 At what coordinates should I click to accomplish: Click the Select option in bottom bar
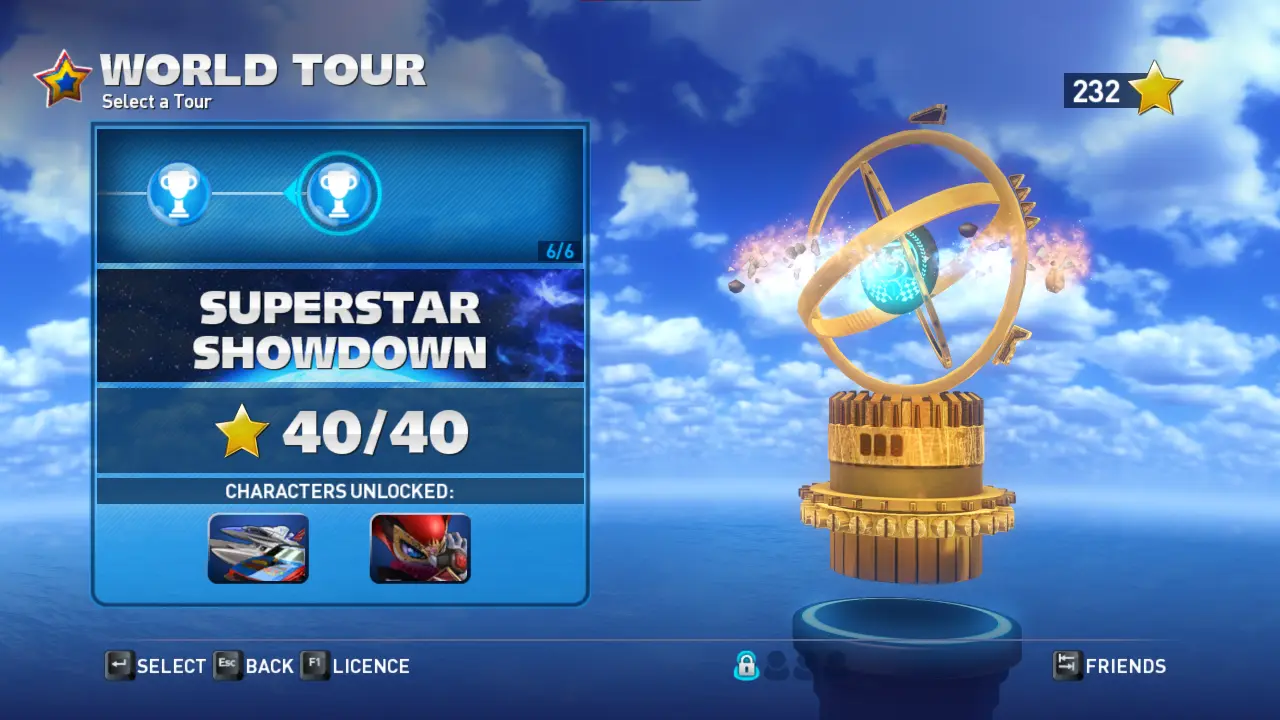pos(156,666)
